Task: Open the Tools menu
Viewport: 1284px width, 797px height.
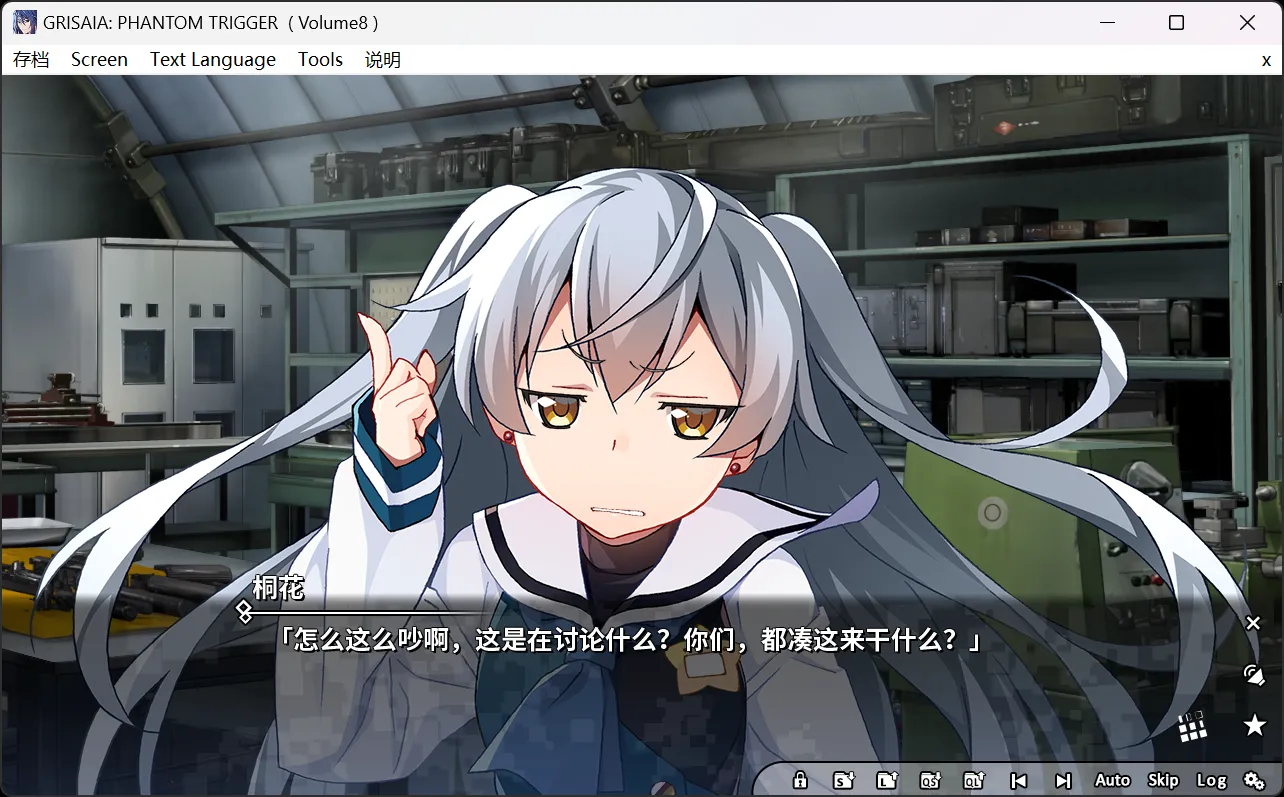Action: [x=320, y=59]
